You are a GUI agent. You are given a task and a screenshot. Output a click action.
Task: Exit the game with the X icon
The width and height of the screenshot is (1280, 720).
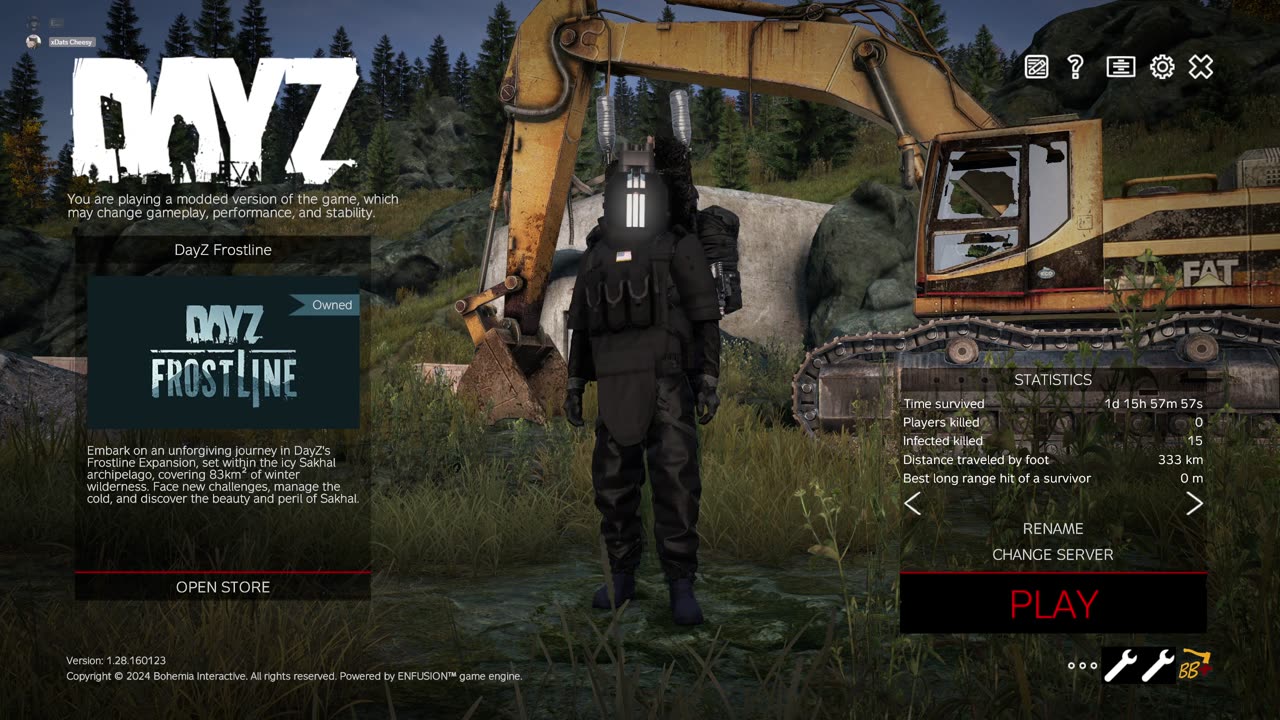1201,67
